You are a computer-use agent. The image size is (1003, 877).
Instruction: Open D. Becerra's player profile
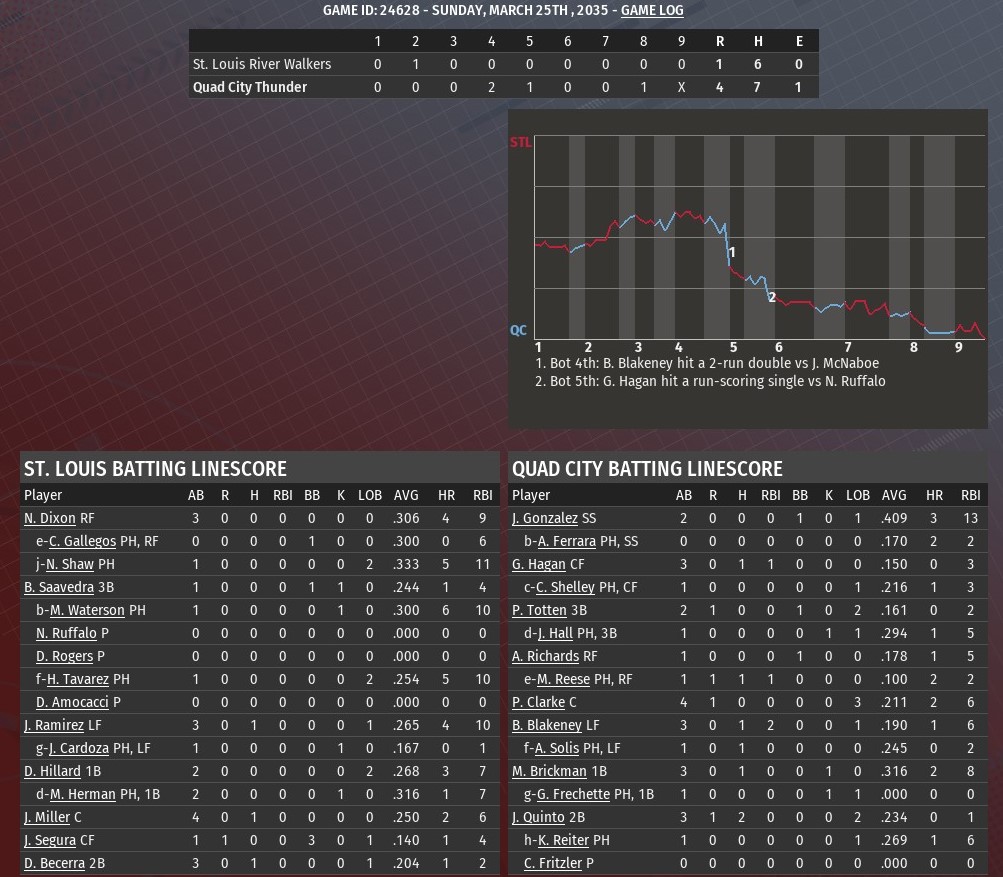click(52, 863)
